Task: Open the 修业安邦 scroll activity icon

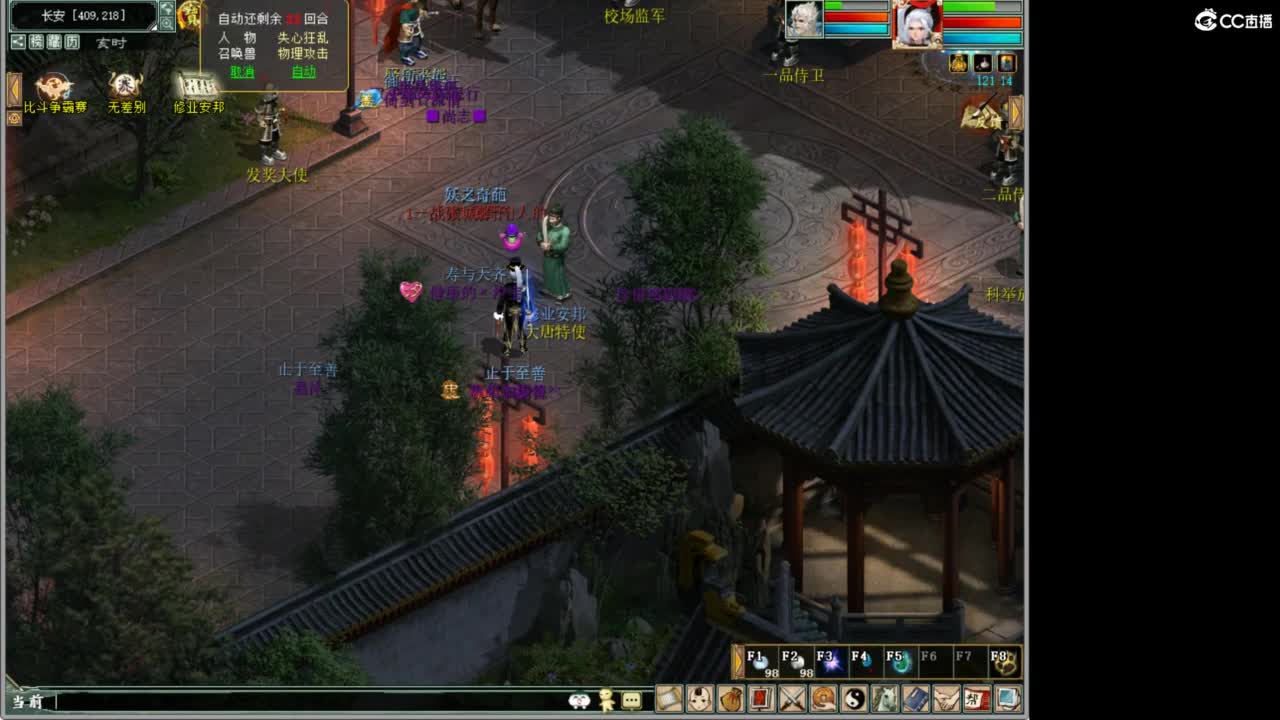Action: (199, 85)
